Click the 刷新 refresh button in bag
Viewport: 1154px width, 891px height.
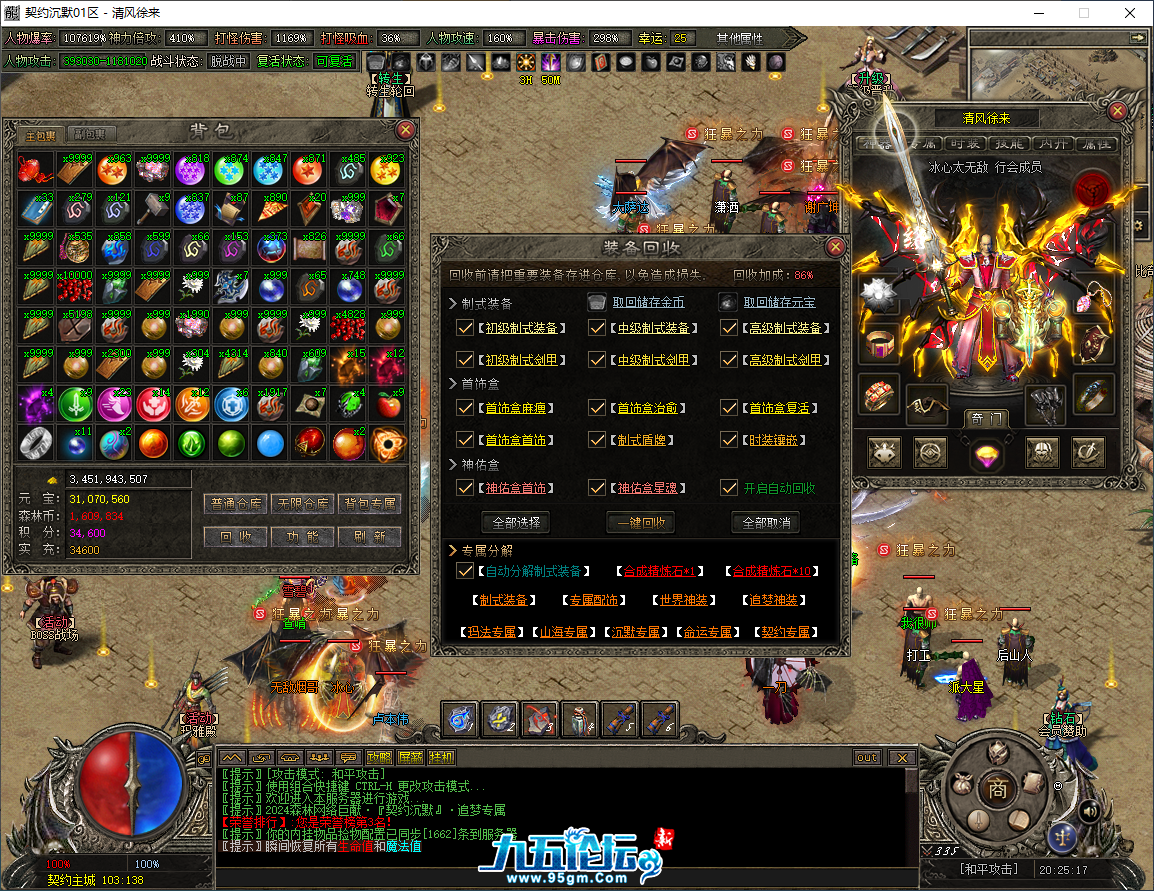point(369,536)
